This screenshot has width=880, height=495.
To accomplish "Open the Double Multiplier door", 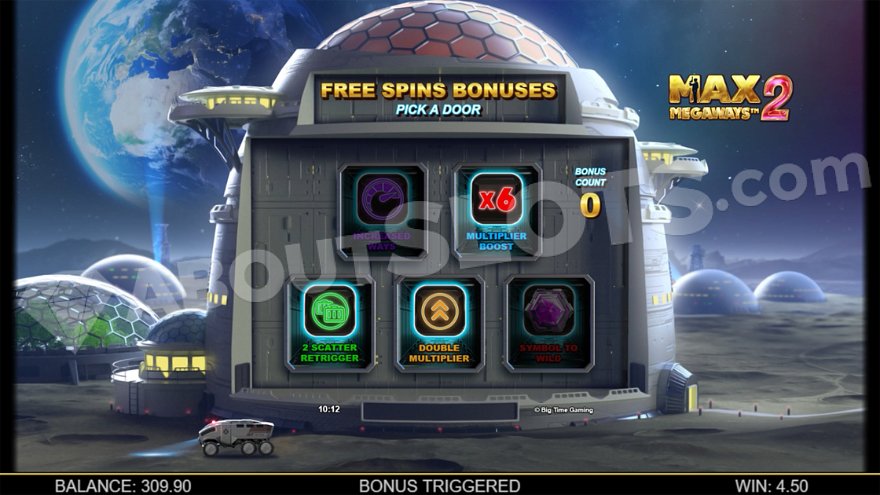I will click(x=440, y=323).
